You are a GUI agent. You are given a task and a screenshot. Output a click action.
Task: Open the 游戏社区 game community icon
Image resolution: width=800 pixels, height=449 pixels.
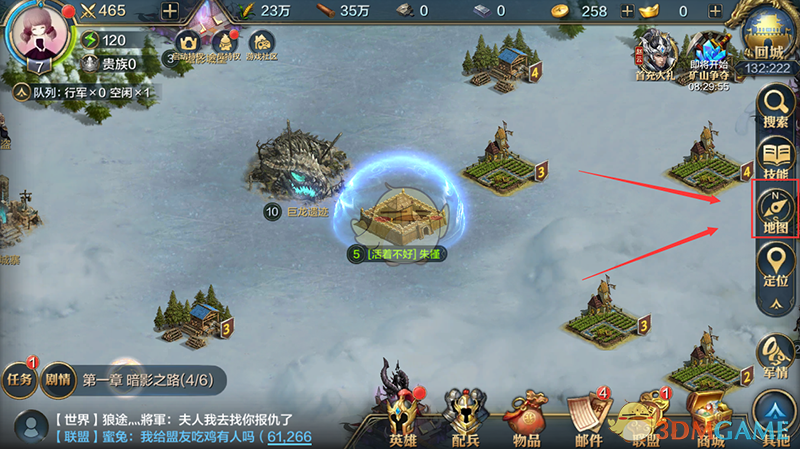(261, 45)
